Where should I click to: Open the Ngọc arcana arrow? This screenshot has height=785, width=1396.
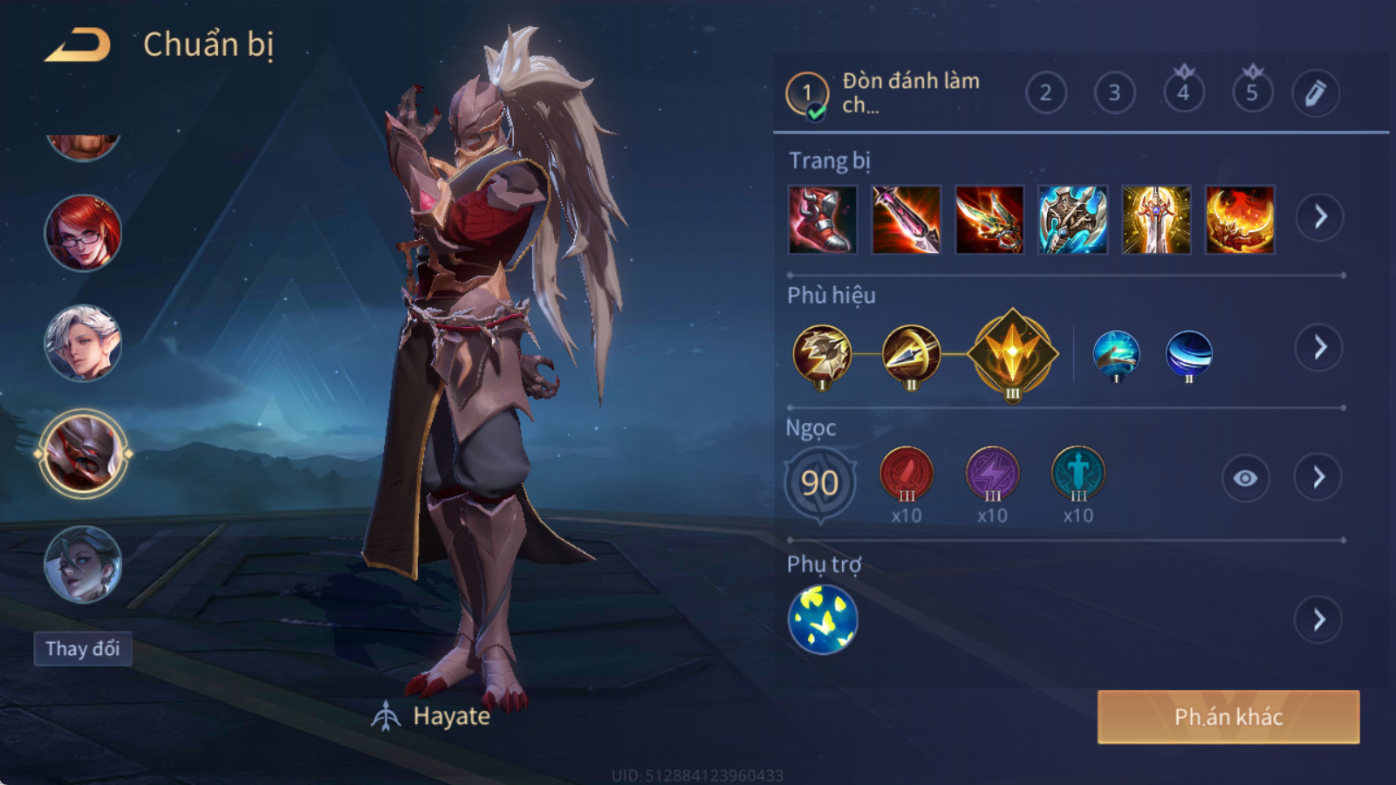1319,478
